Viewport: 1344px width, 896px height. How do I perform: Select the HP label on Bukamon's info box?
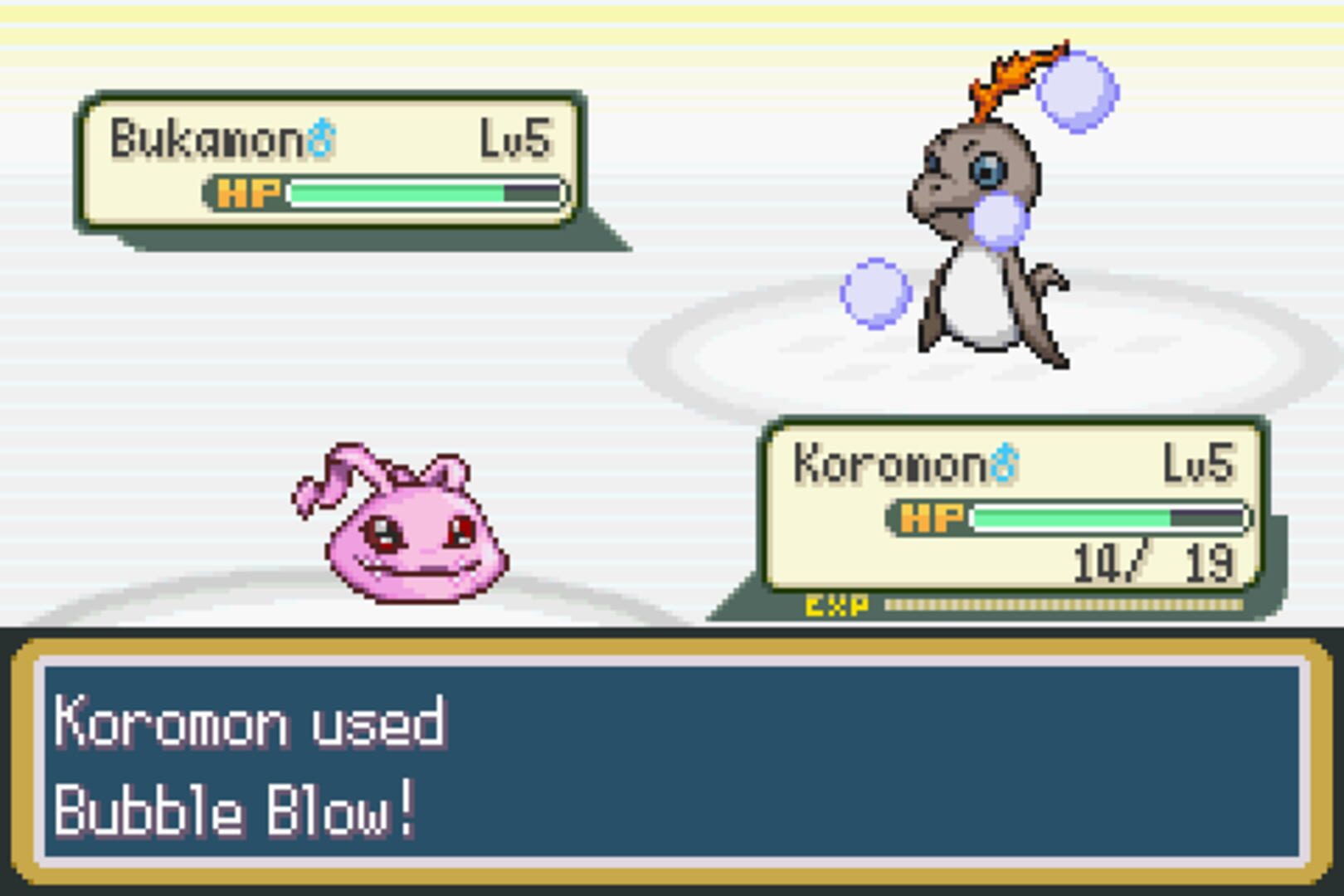246,193
